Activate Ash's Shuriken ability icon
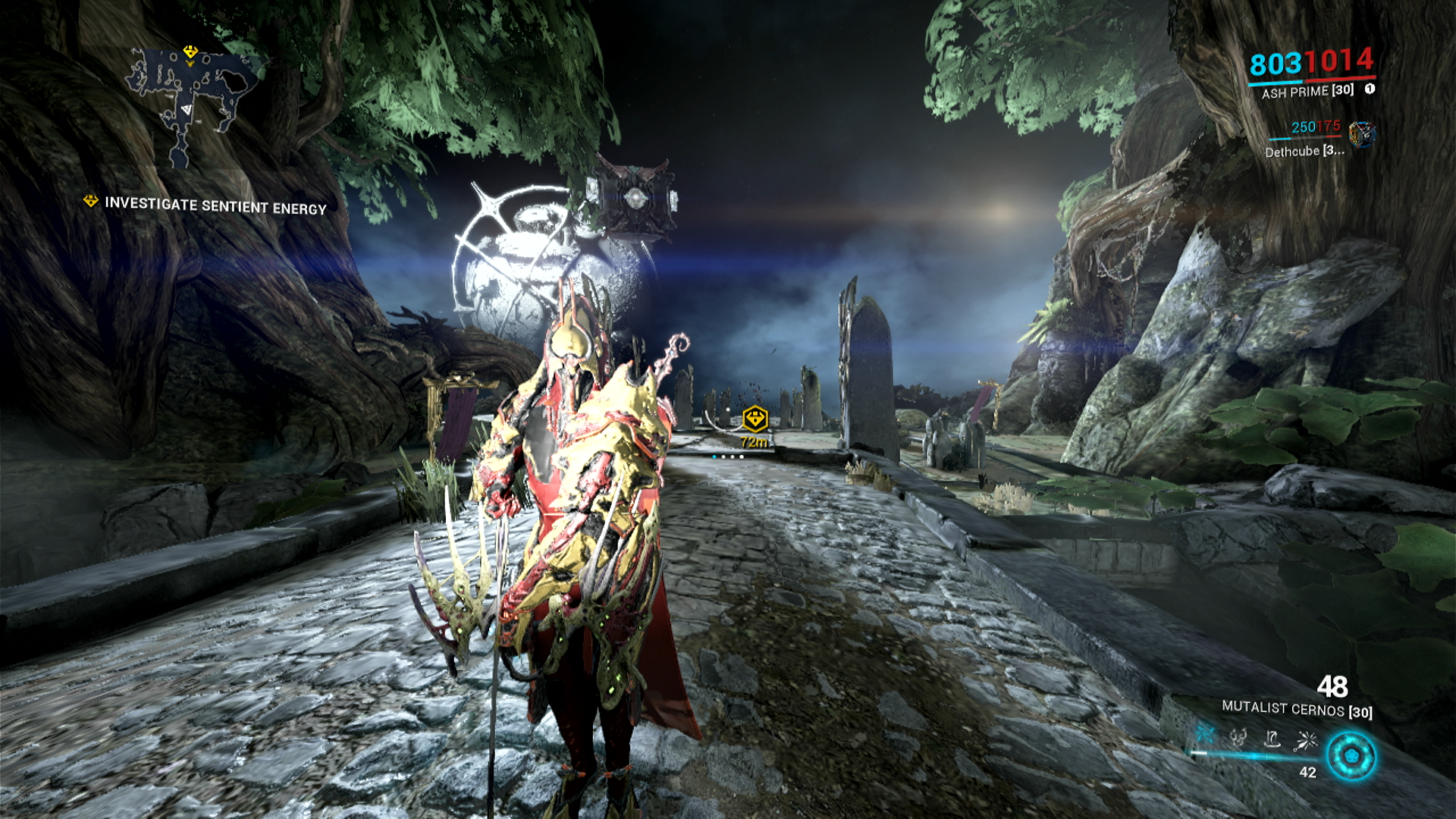This screenshot has width=1456, height=819. [1206, 734]
